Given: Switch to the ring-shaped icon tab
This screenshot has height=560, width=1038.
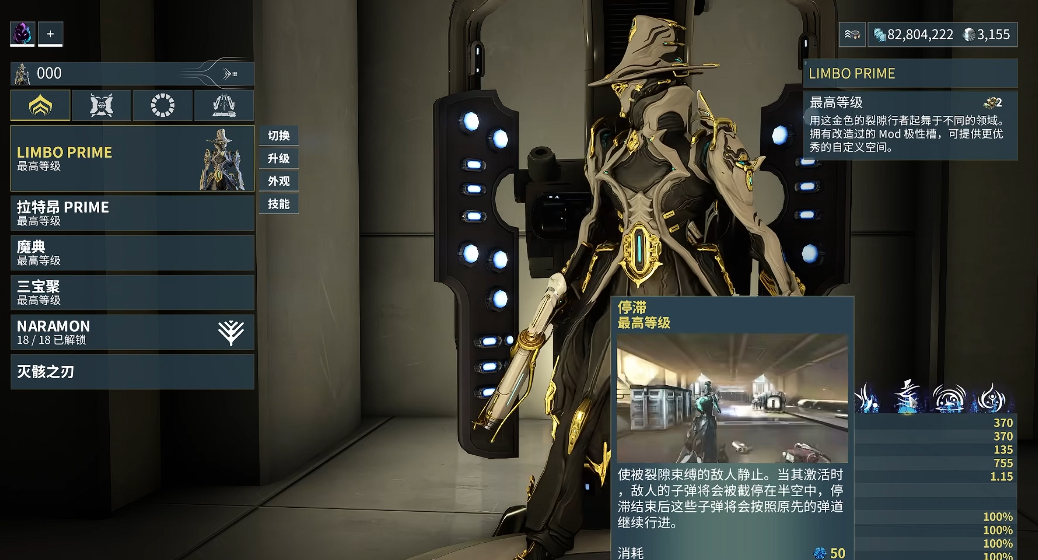Looking at the screenshot, I should 162,105.
